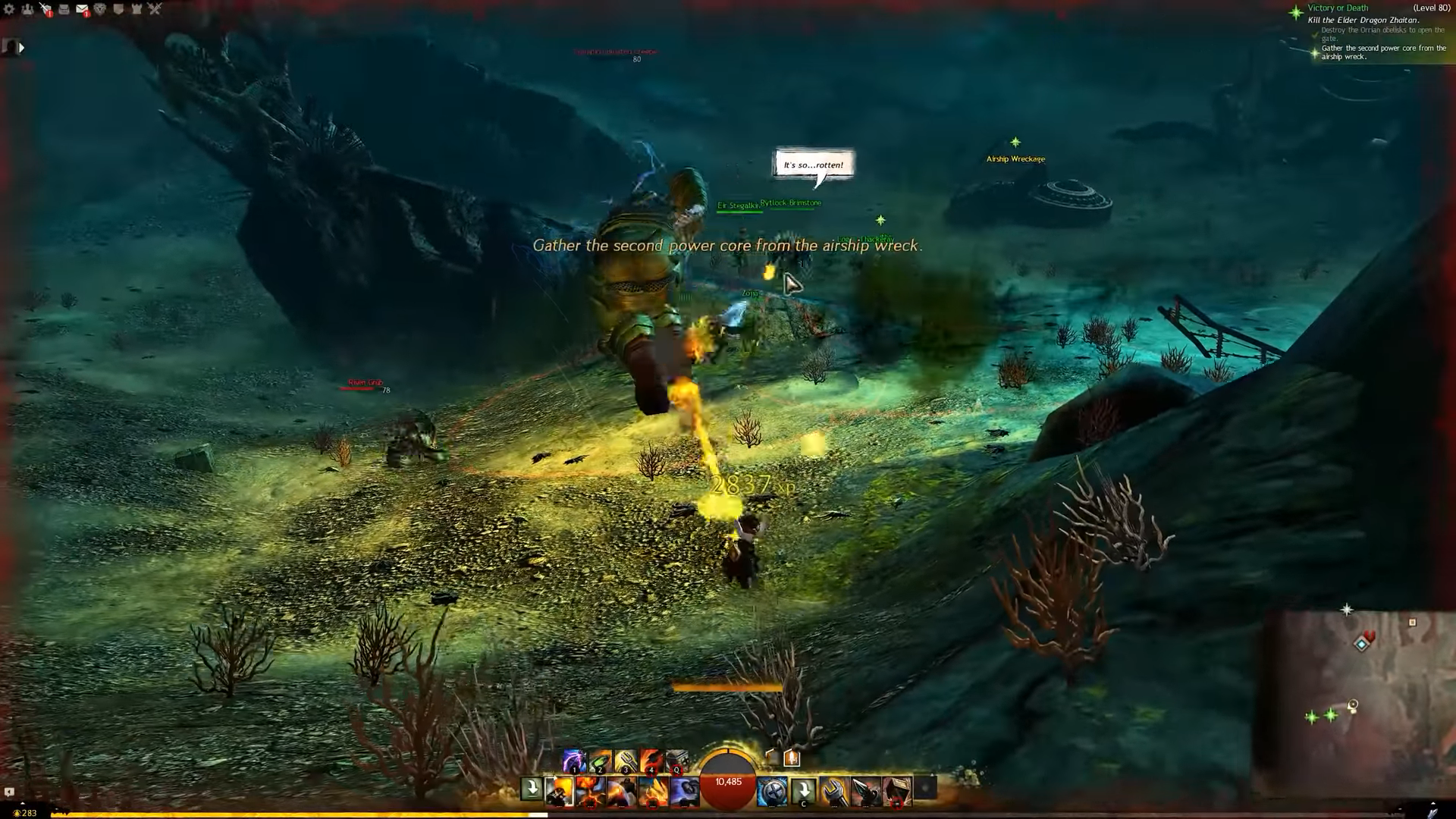Open the Inventory bag icon

tap(64, 10)
